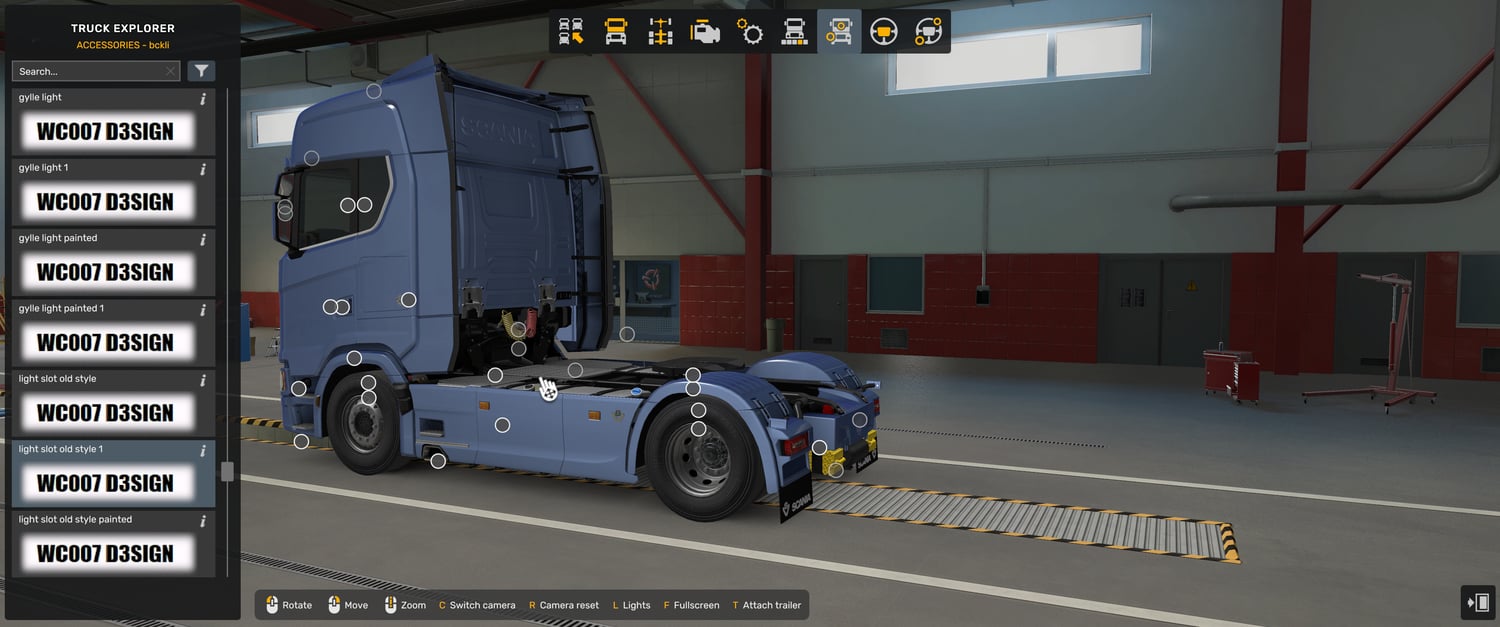
Task: Open the accessory filter funnel
Action: click(x=202, y=71)
